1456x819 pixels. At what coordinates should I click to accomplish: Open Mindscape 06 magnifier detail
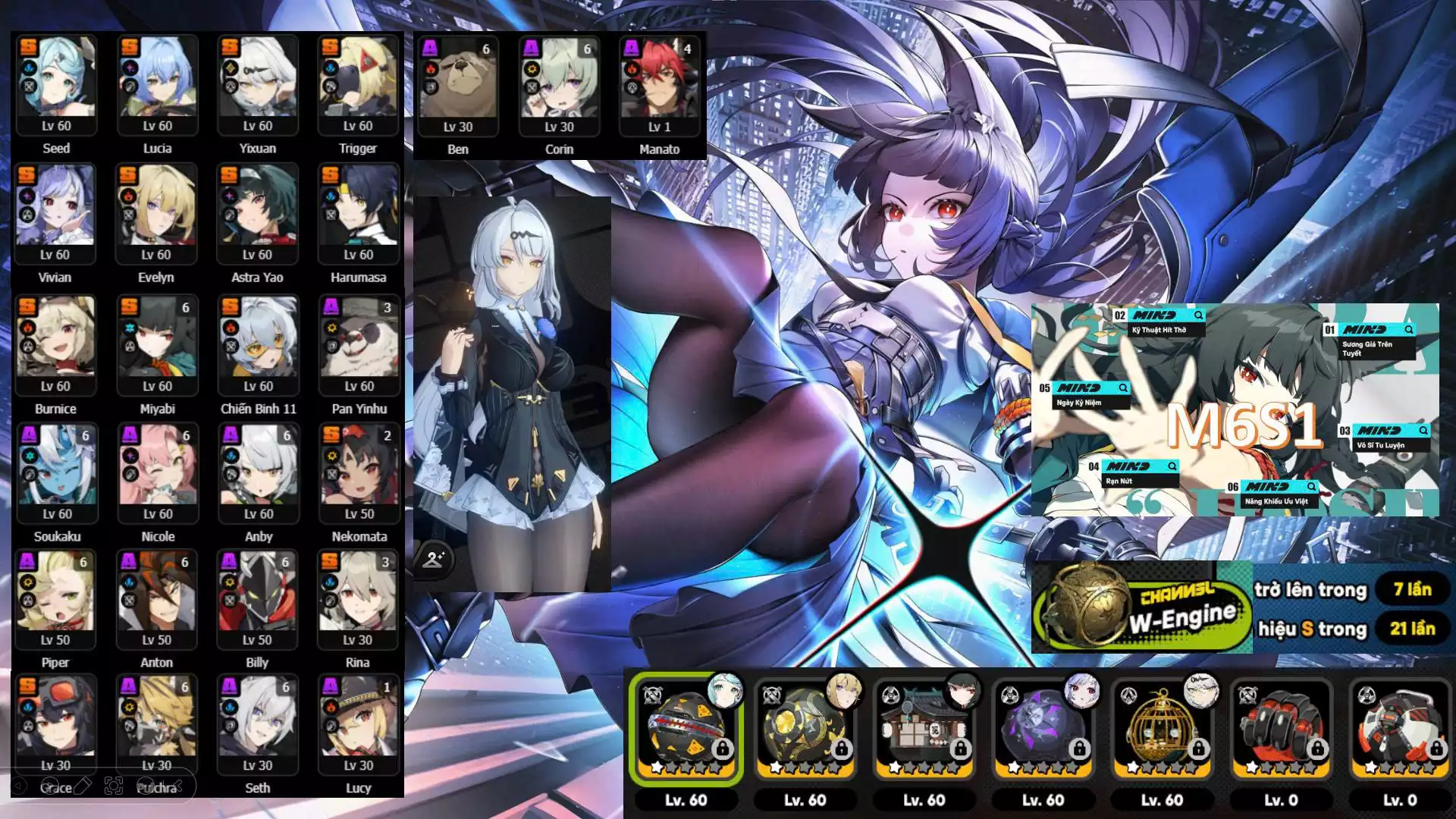pos(1311,487)
